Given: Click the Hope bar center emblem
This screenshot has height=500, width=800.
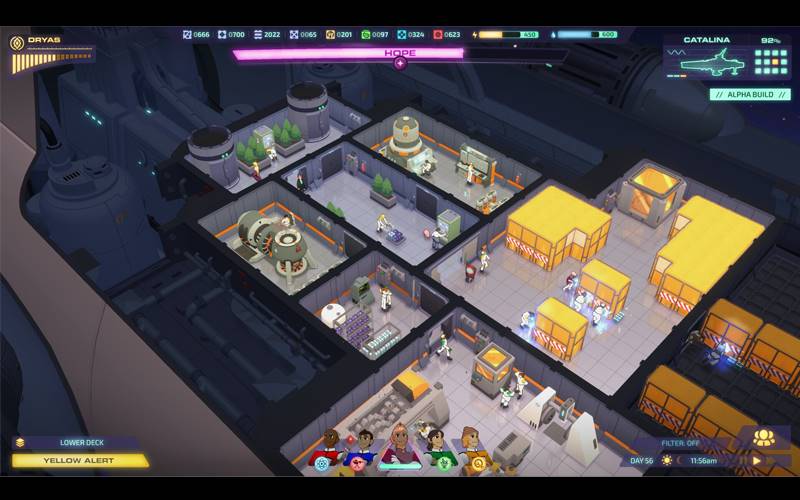Looking at the screenshot, I should [x=400, y=63].
